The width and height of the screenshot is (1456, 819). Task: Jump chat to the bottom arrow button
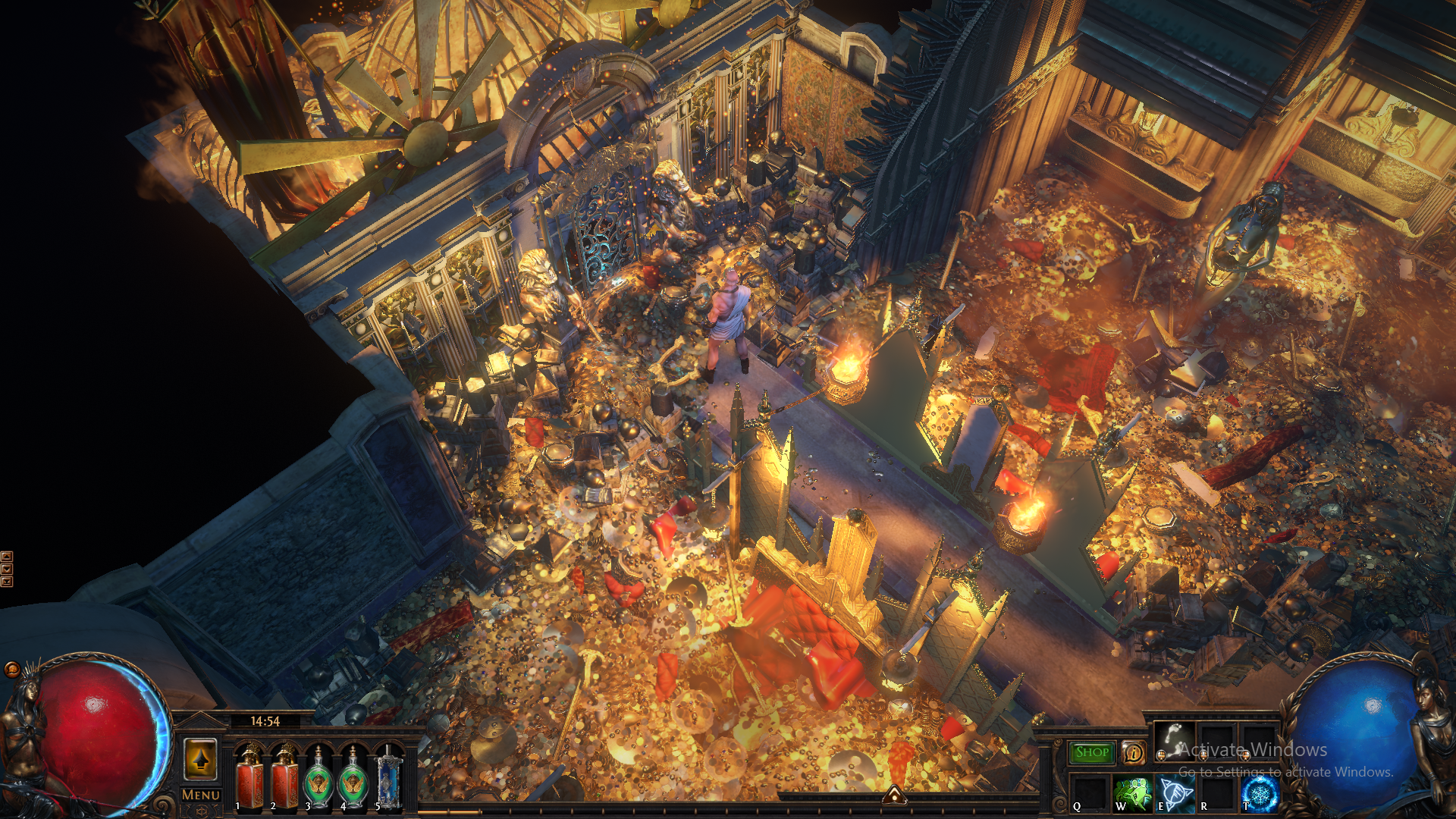7,582
